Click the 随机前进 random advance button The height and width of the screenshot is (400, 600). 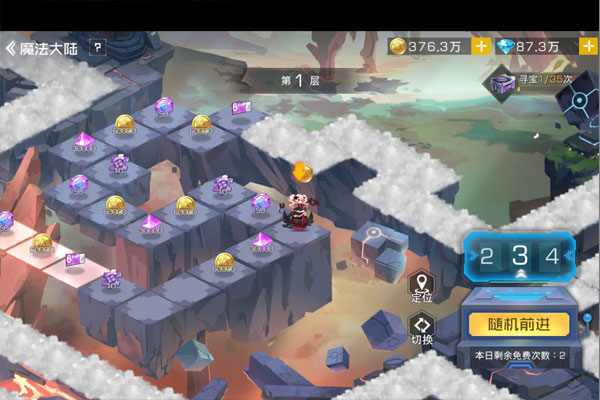[519, 324]
